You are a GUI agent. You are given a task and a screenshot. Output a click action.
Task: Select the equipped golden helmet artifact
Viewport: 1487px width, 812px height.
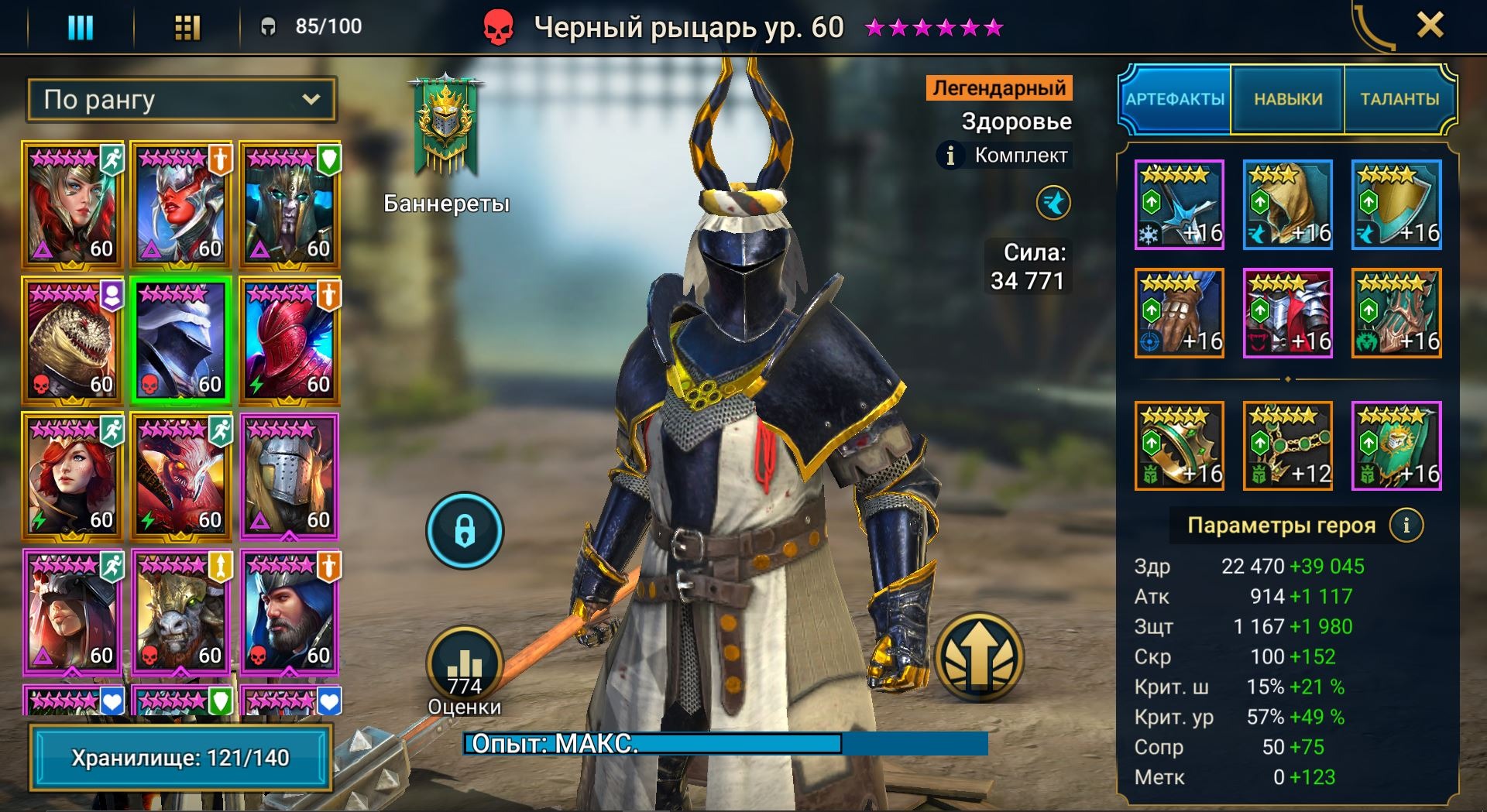[x=1287, y=205]
